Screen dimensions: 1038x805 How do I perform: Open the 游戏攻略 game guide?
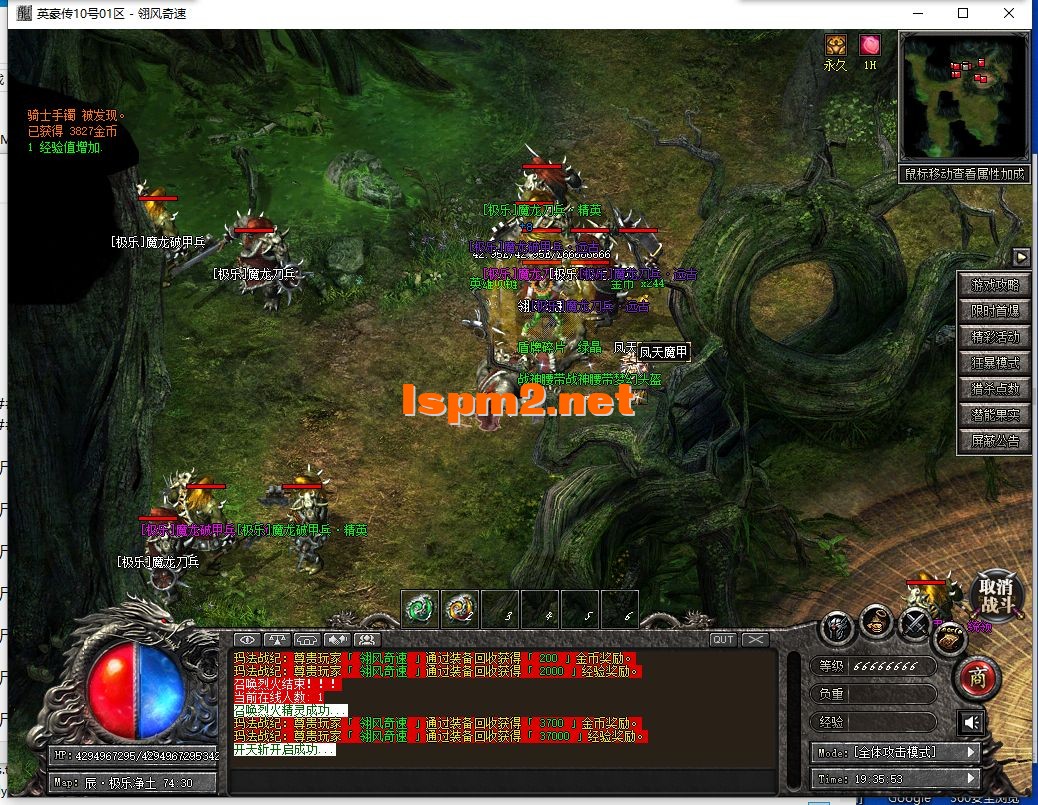[x=994, y=285]
